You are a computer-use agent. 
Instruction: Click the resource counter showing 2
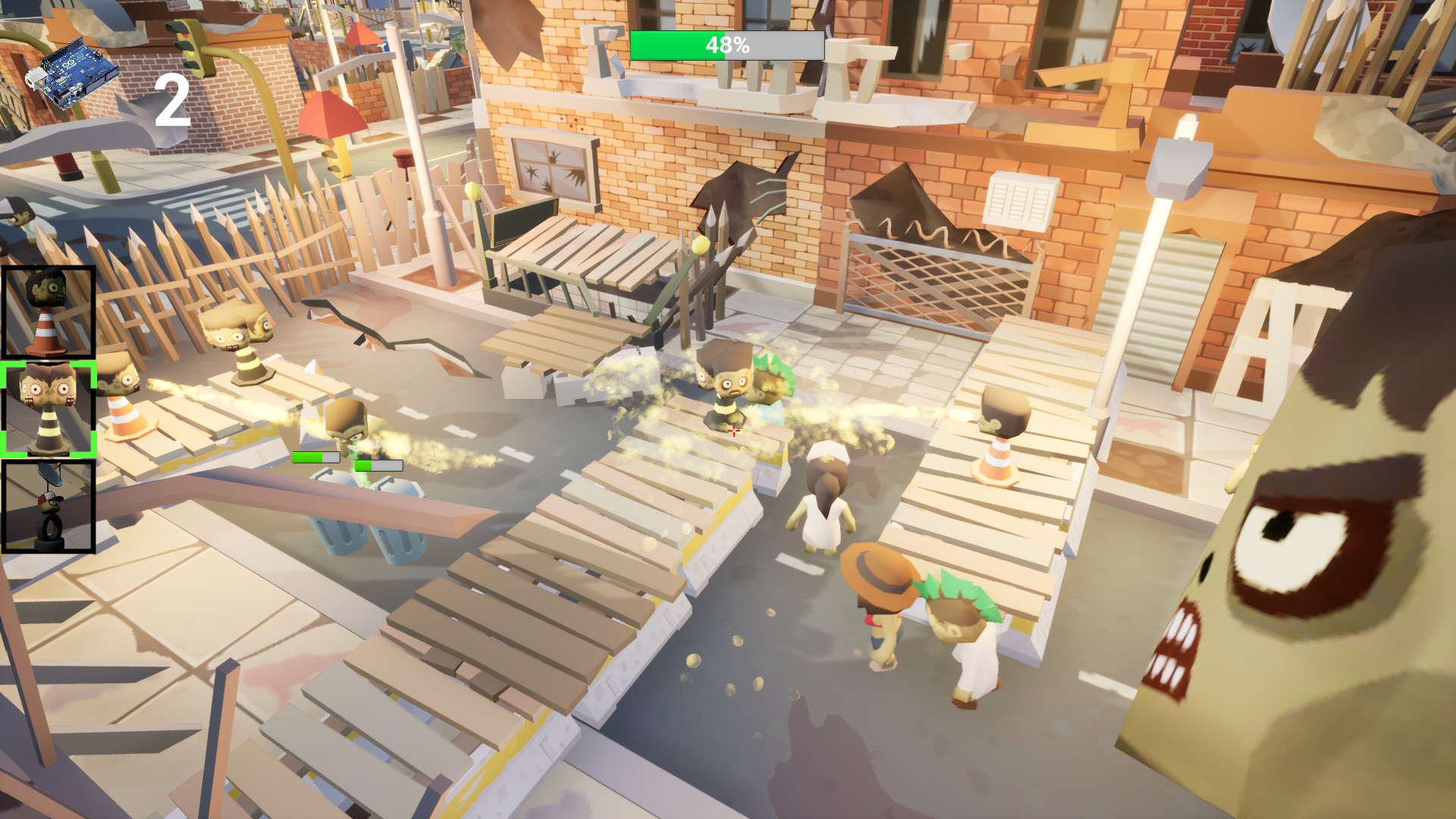173,99
